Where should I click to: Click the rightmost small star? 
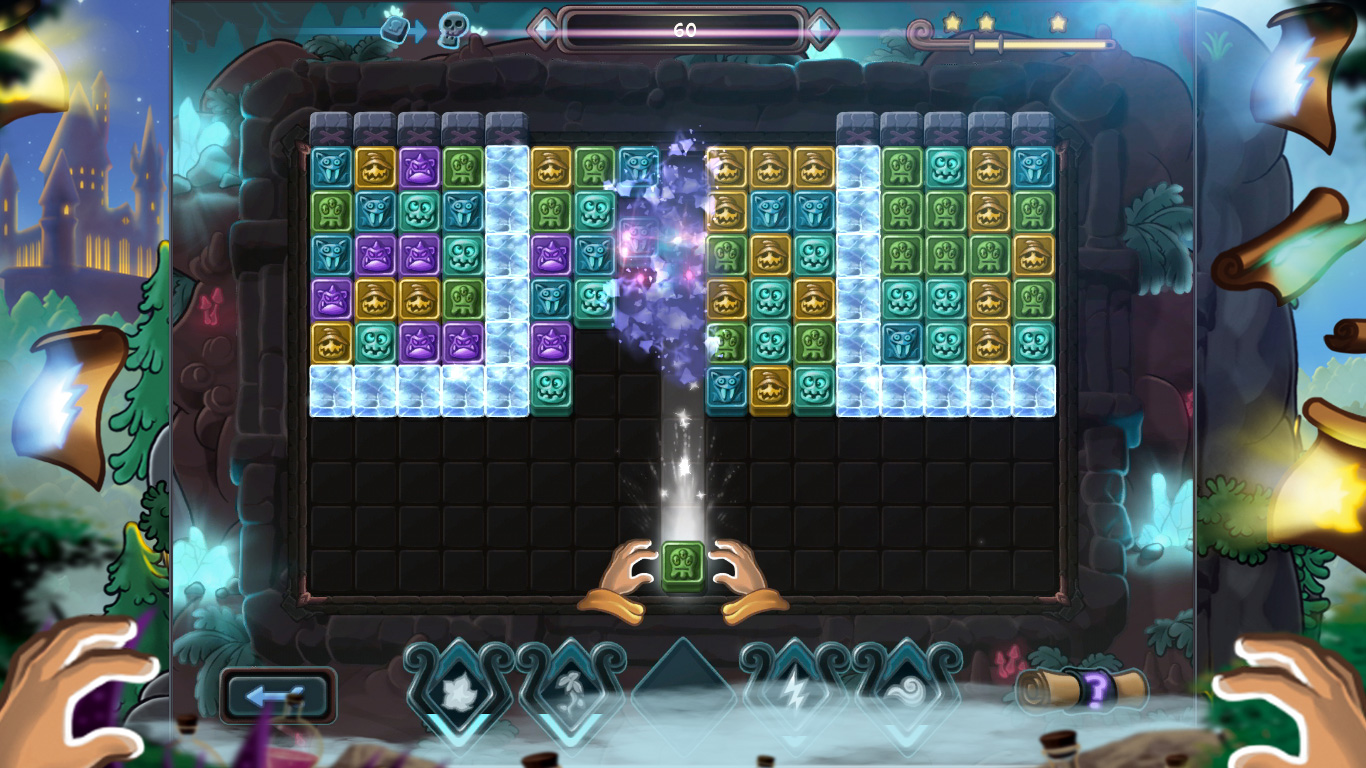1059,24
